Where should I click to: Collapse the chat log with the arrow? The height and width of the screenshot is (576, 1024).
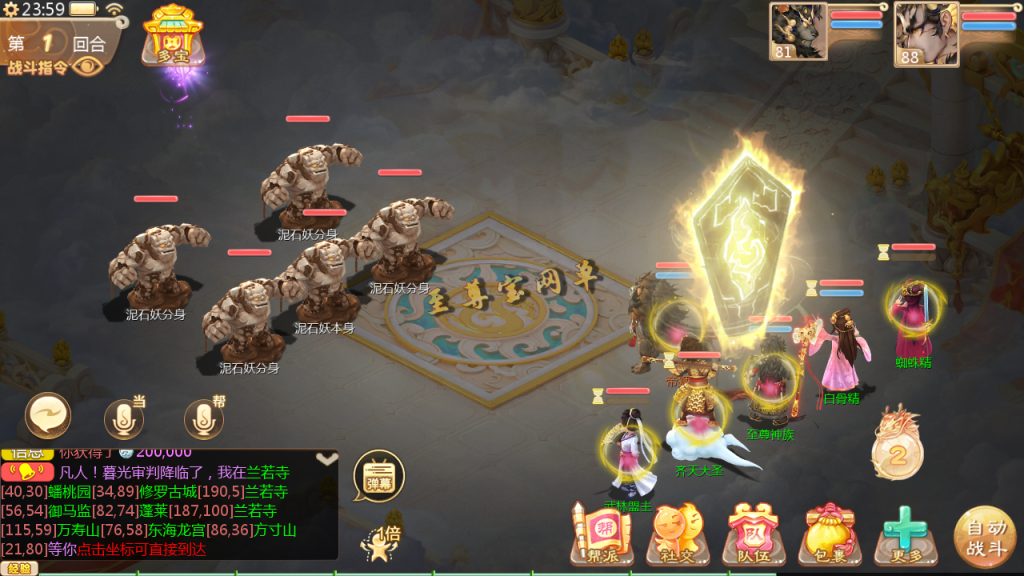click(x=327, y=459)
